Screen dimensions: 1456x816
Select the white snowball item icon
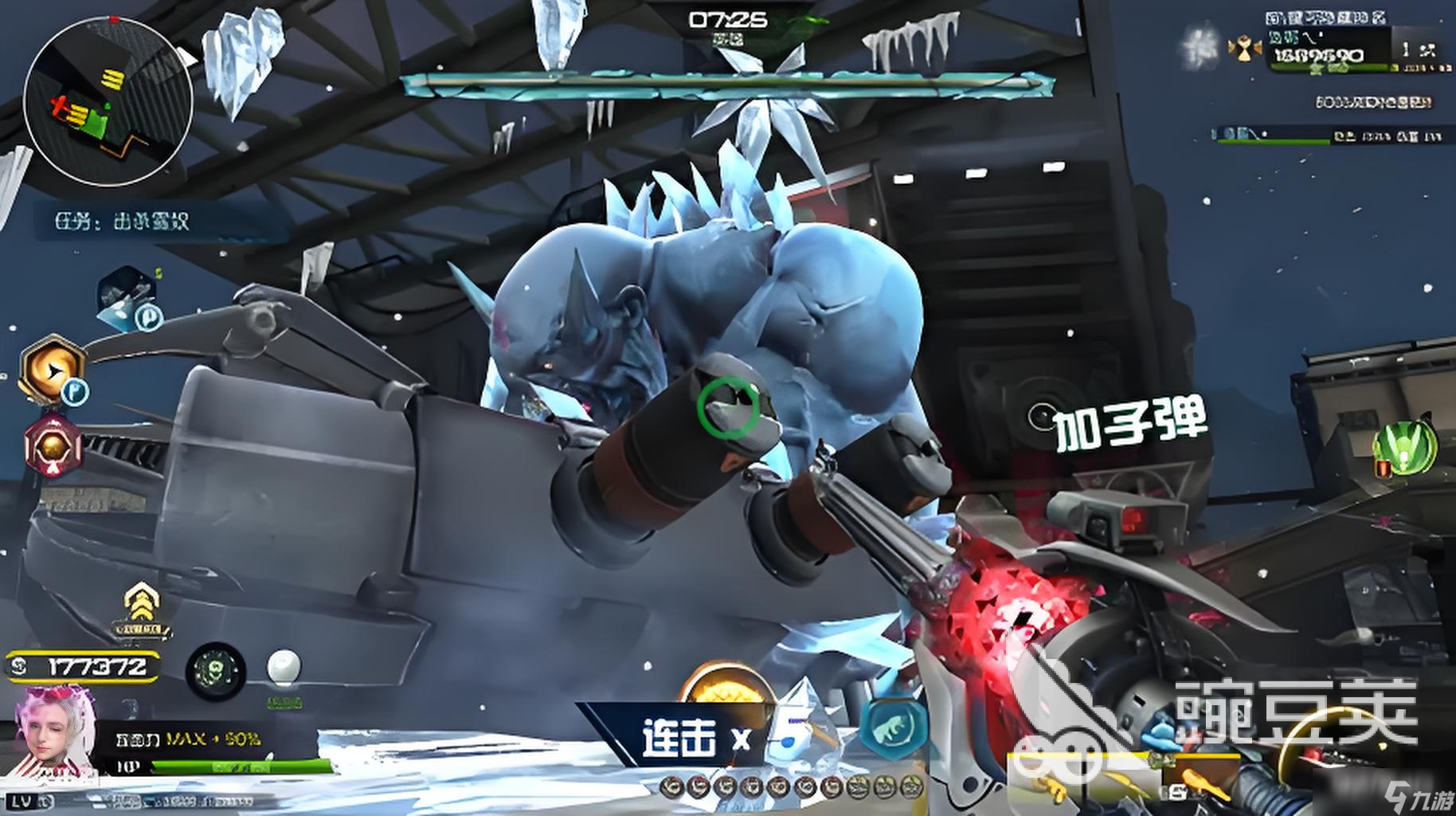tap(284, 668)
